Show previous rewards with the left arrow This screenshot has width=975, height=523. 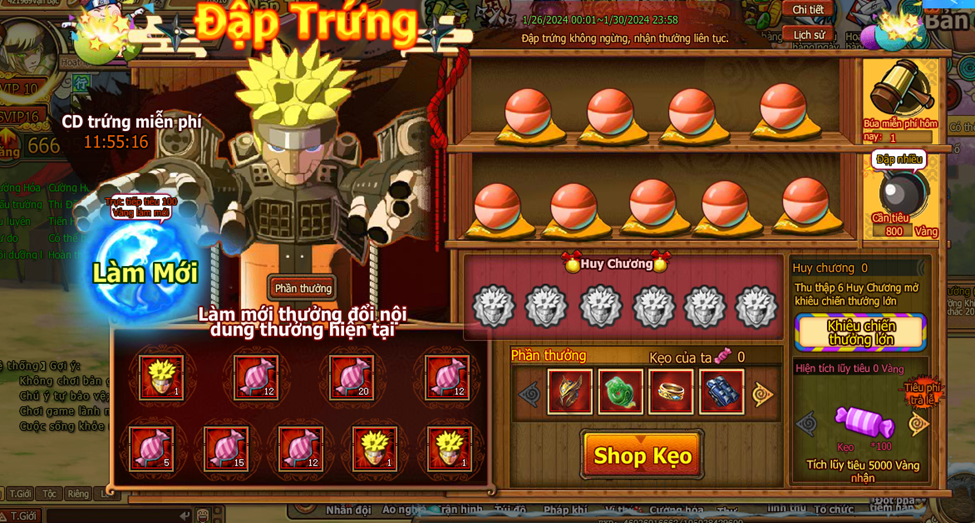click(x=529, y=394)
